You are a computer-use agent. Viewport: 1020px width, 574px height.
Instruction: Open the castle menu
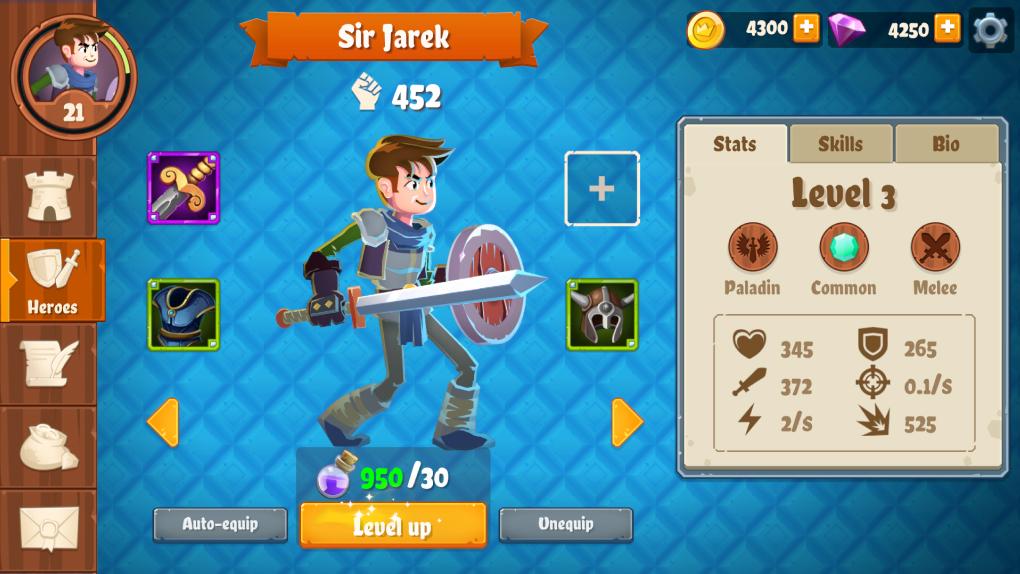tap(49, 195)
